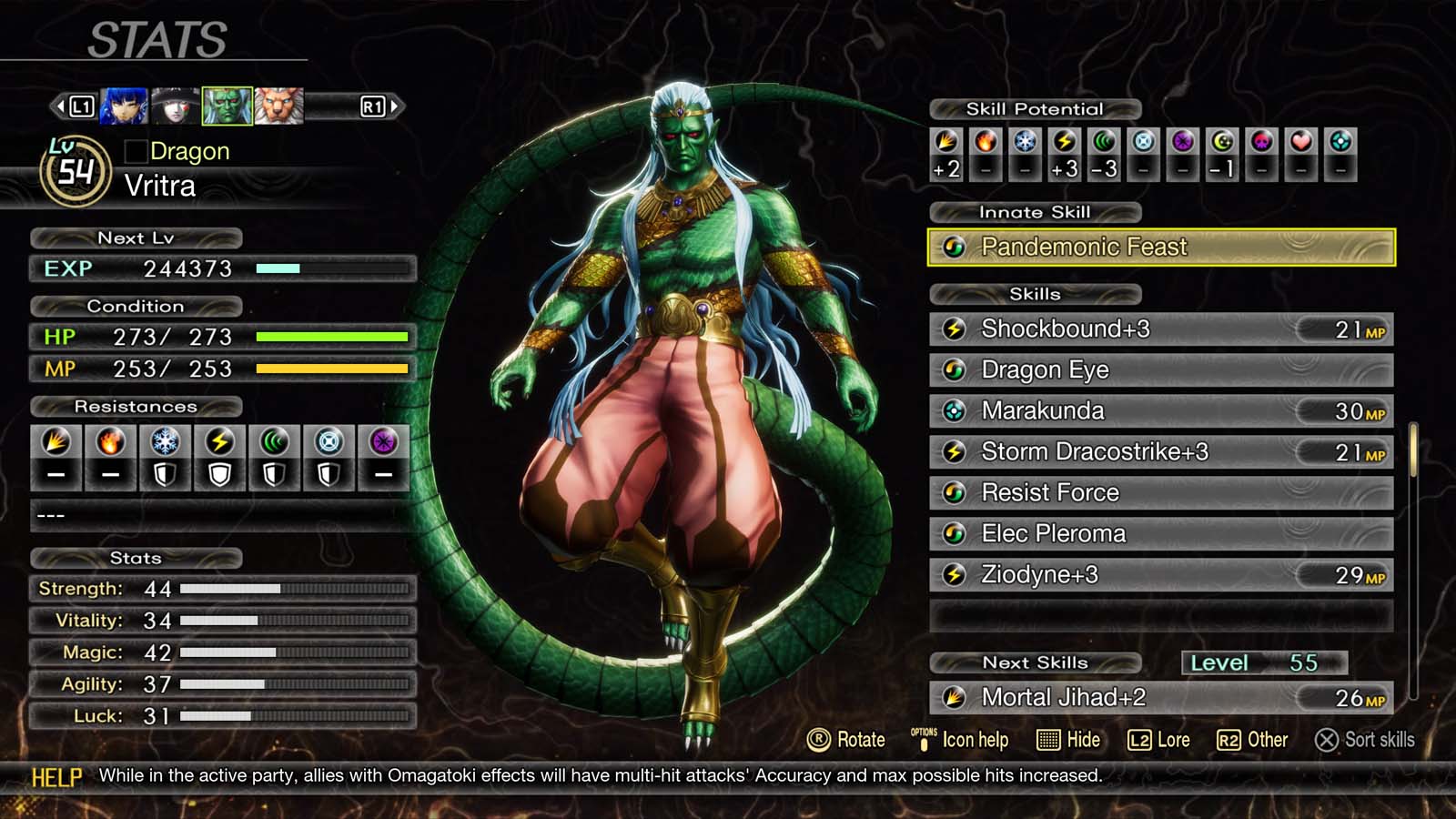Click the cyan EXP progress bar
Viewport: 1456px width, 819px height.
[x=278, y=268]
